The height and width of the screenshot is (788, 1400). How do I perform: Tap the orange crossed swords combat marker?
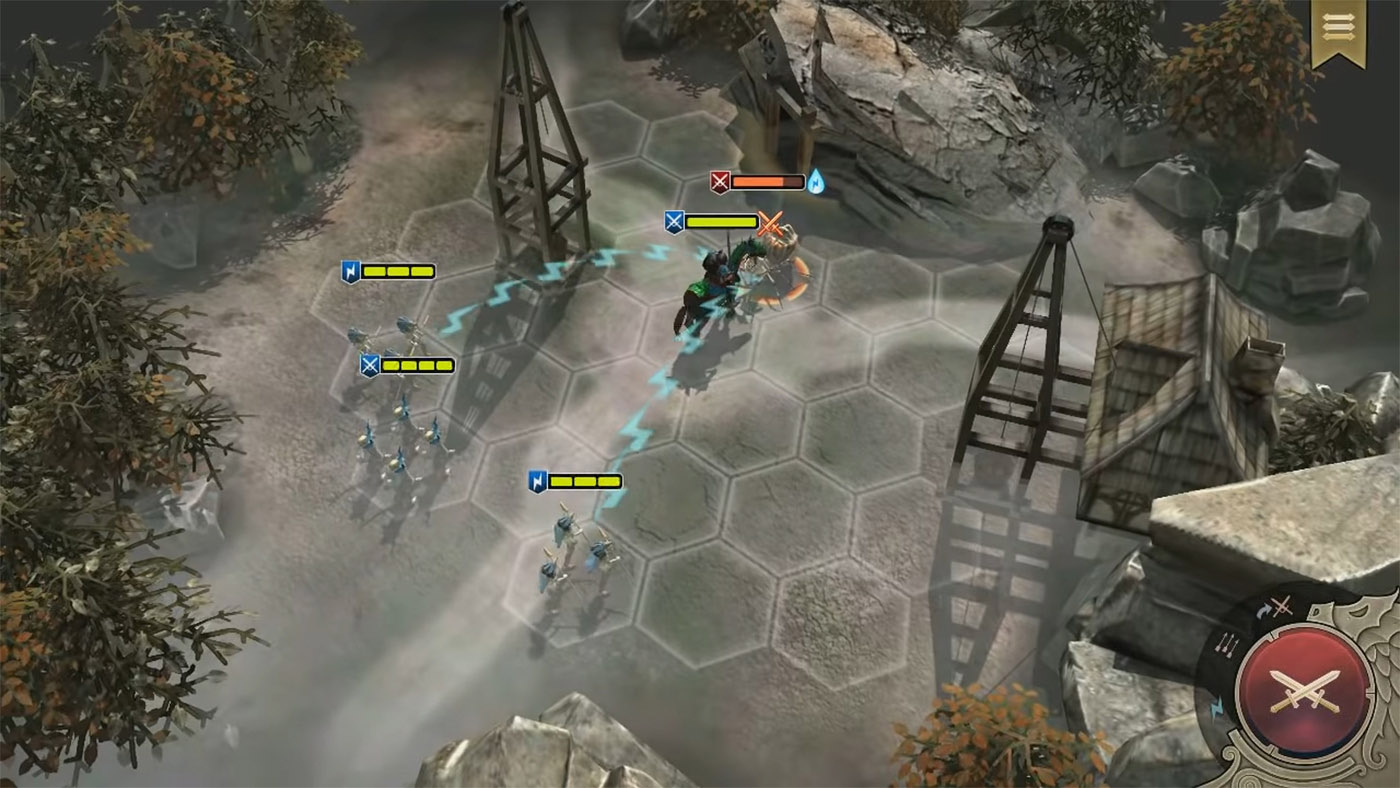[x=770, y=224]
